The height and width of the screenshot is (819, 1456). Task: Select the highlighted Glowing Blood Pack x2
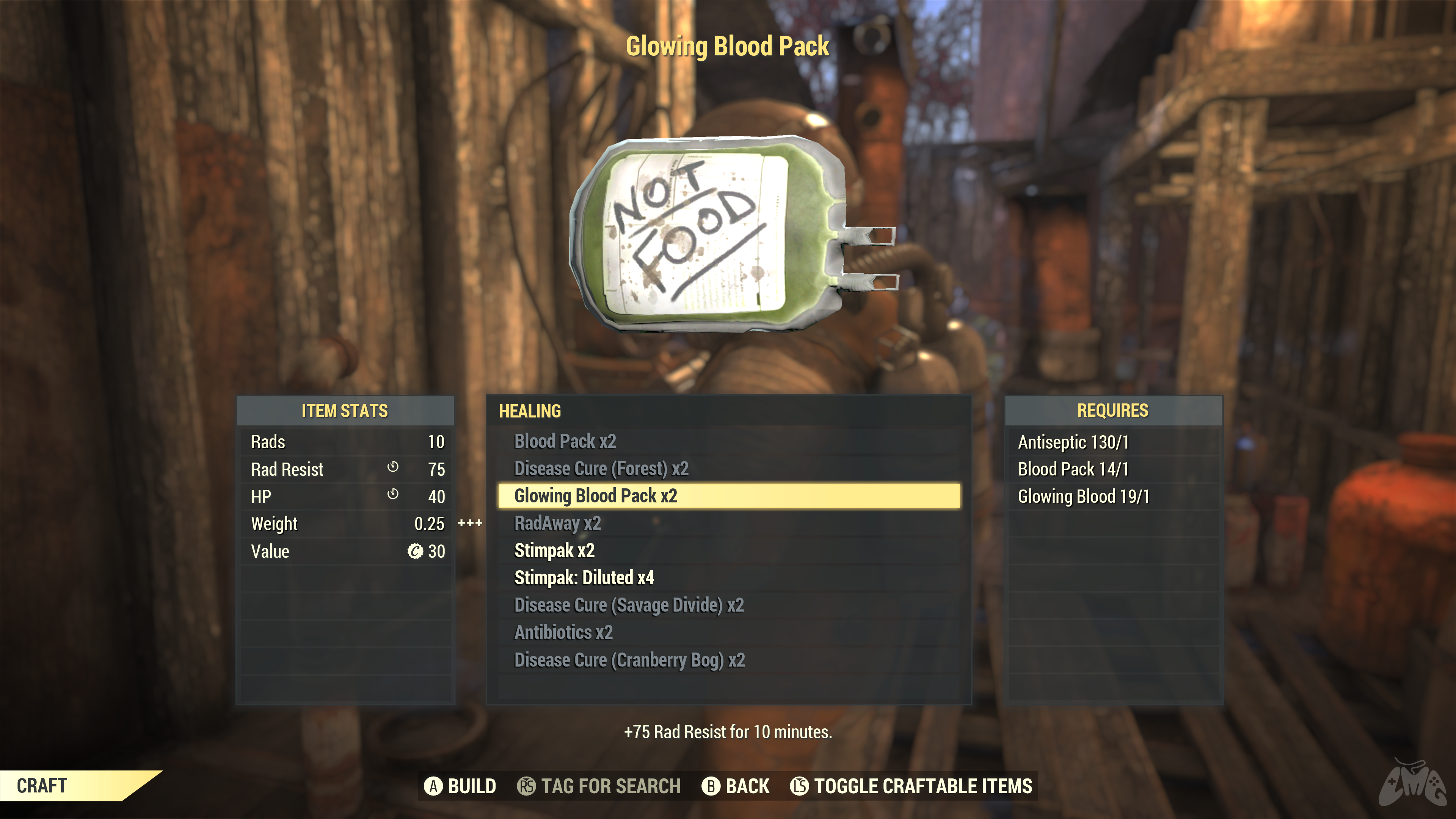click(x=596, y=496)
